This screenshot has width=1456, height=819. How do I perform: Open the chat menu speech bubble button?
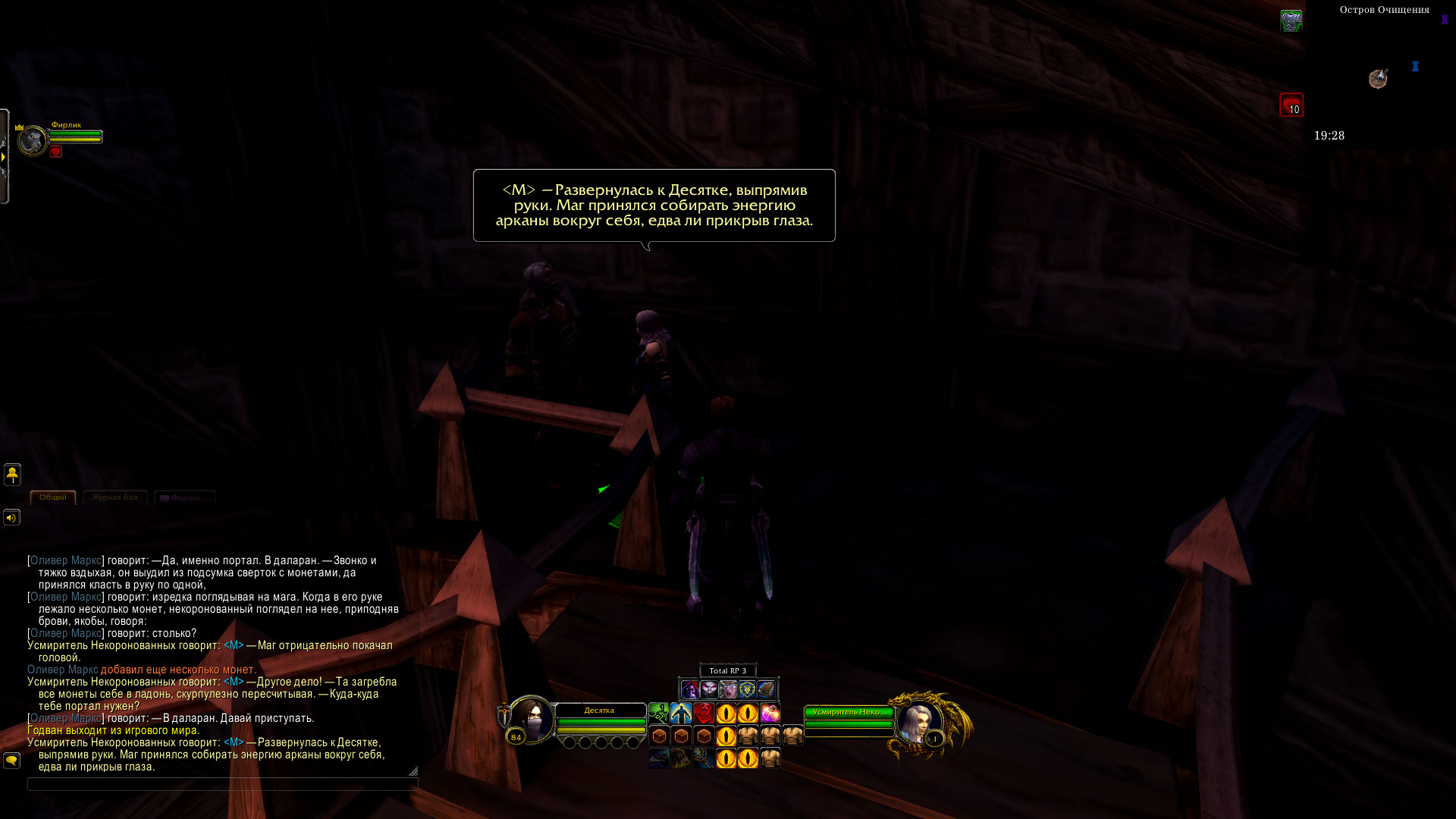point(11,760)
